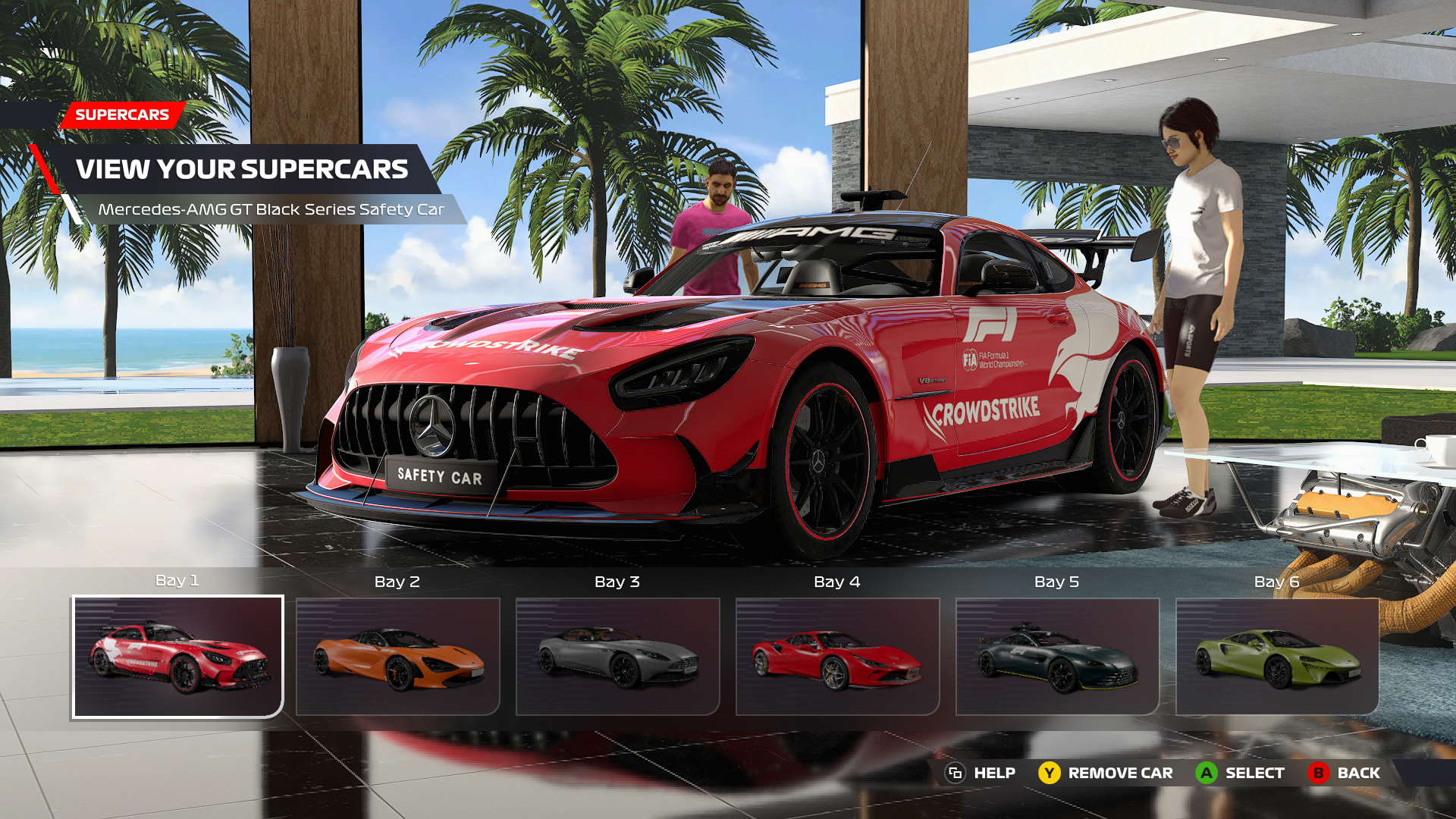Pick the red Ferrari in Bay 4
The height and width of the screenshot is (819, 1456).
(837, 657)
